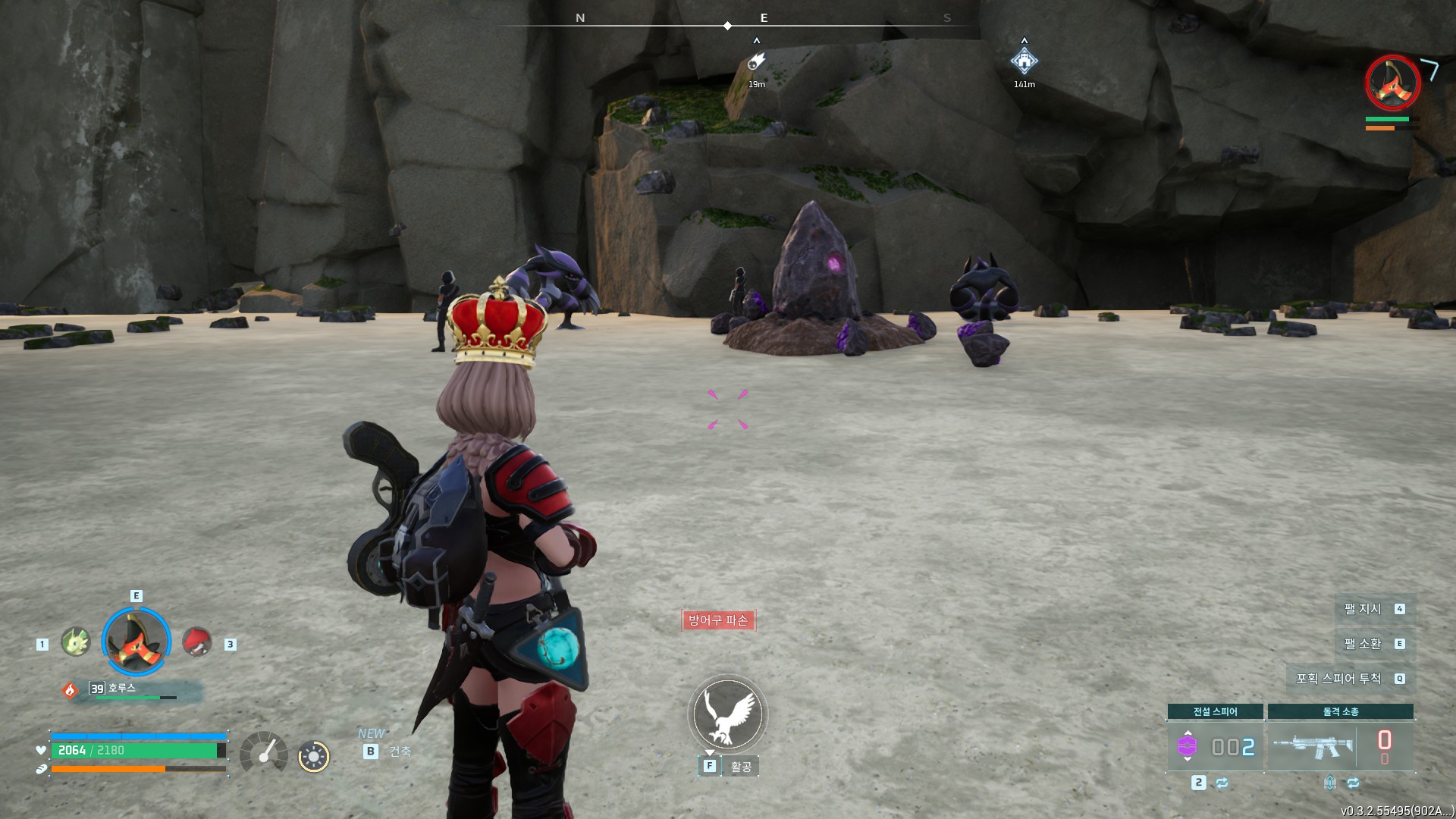Click the 팰 지시 command label
This screenshot has width=1456, height=819.
pyautogui.click(x=1363, y=609)
